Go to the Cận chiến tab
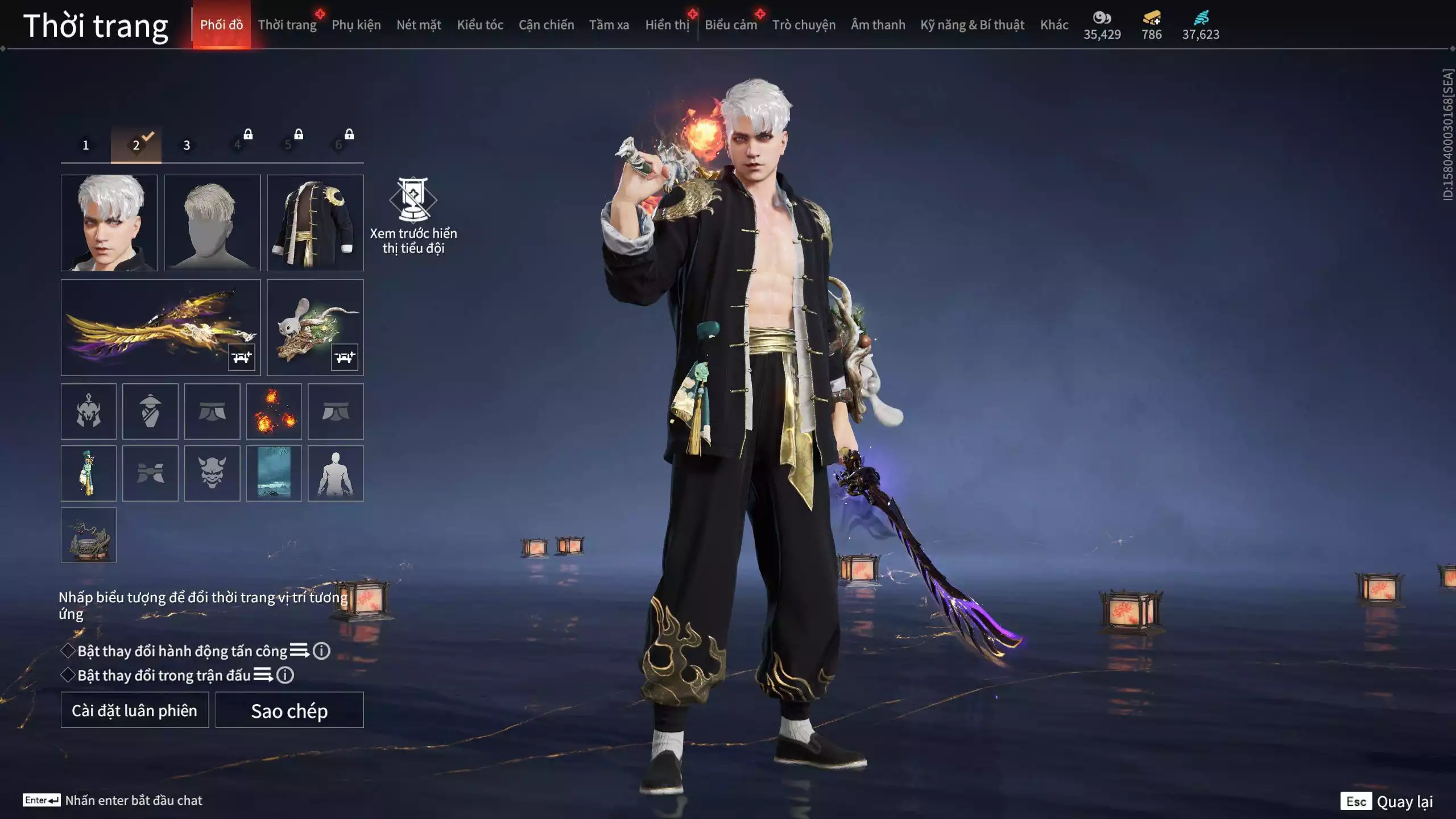 coord(546,25)
